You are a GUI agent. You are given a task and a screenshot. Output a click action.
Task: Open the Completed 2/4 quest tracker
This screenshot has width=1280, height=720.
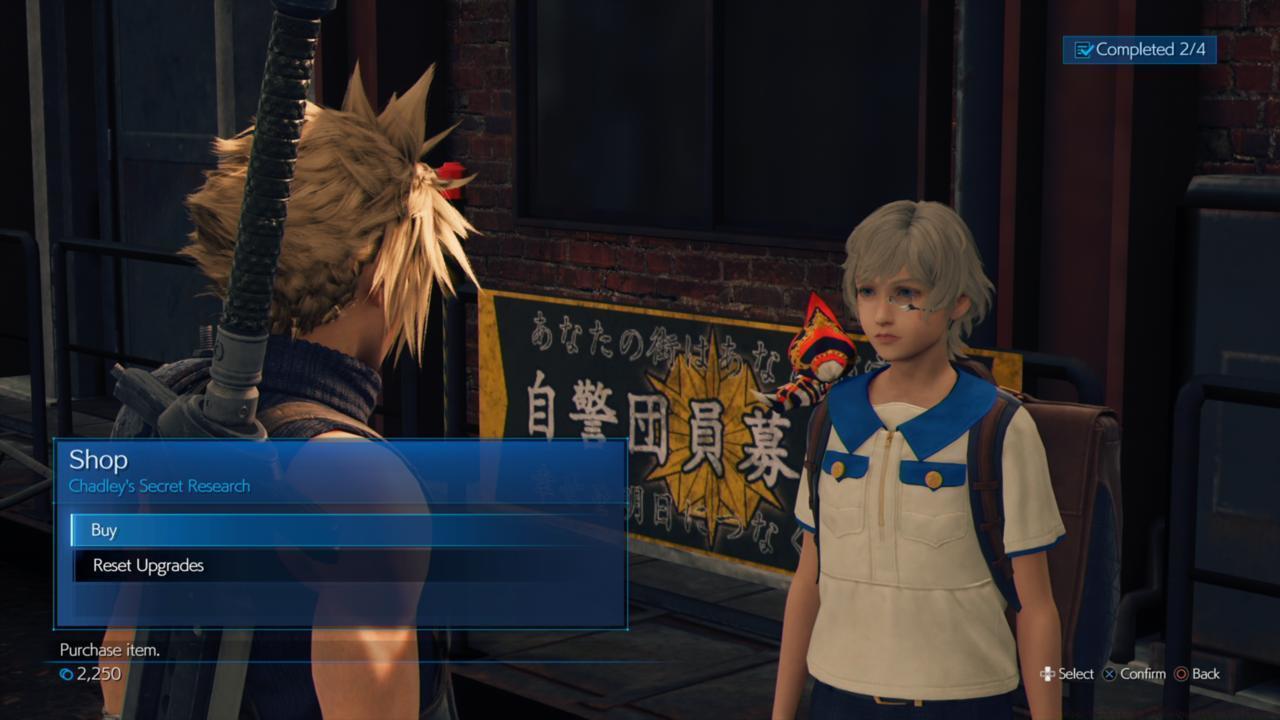[1140, 51]
